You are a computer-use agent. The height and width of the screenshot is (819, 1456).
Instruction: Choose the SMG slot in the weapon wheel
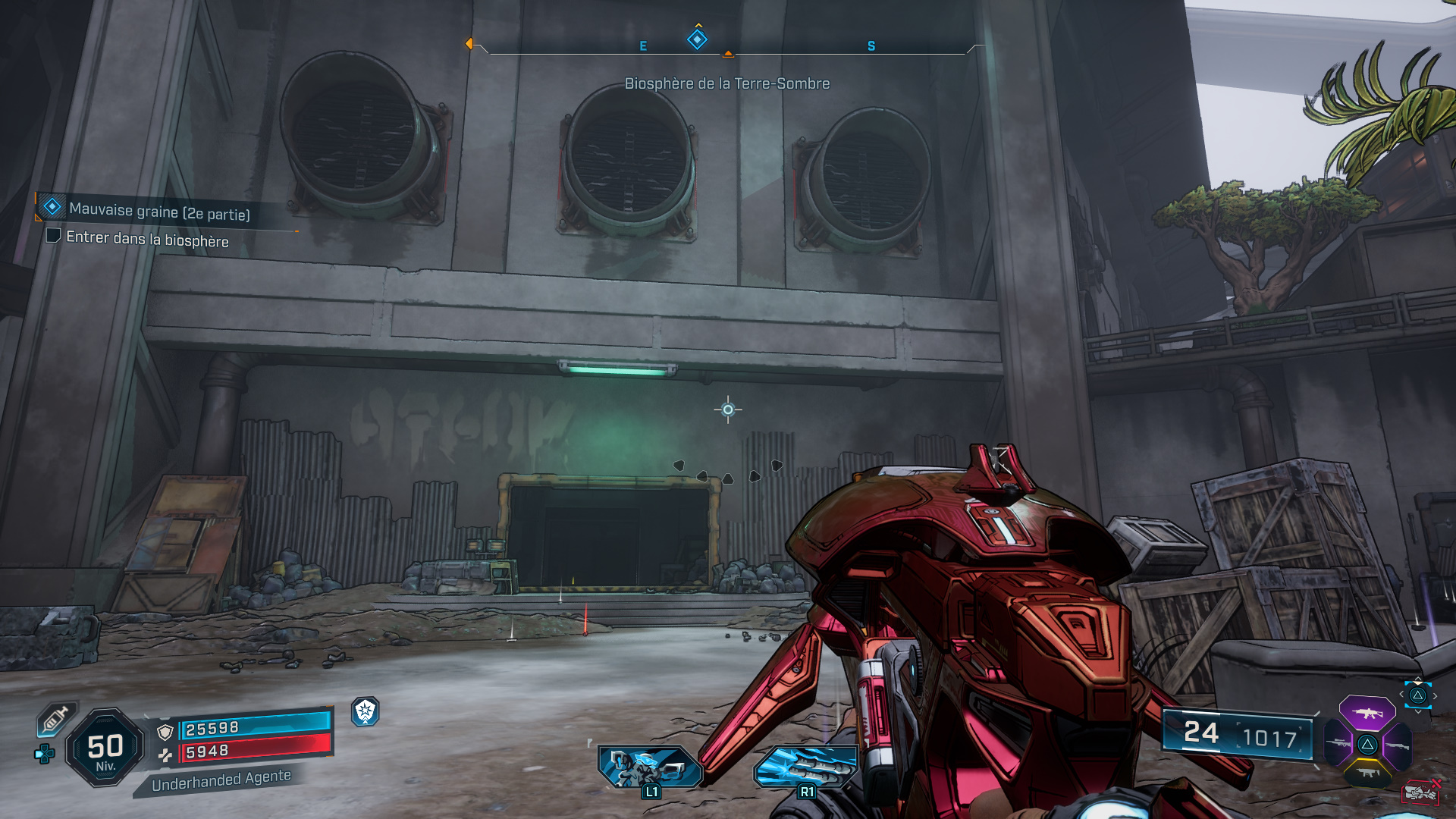[x=1368, y=773]
